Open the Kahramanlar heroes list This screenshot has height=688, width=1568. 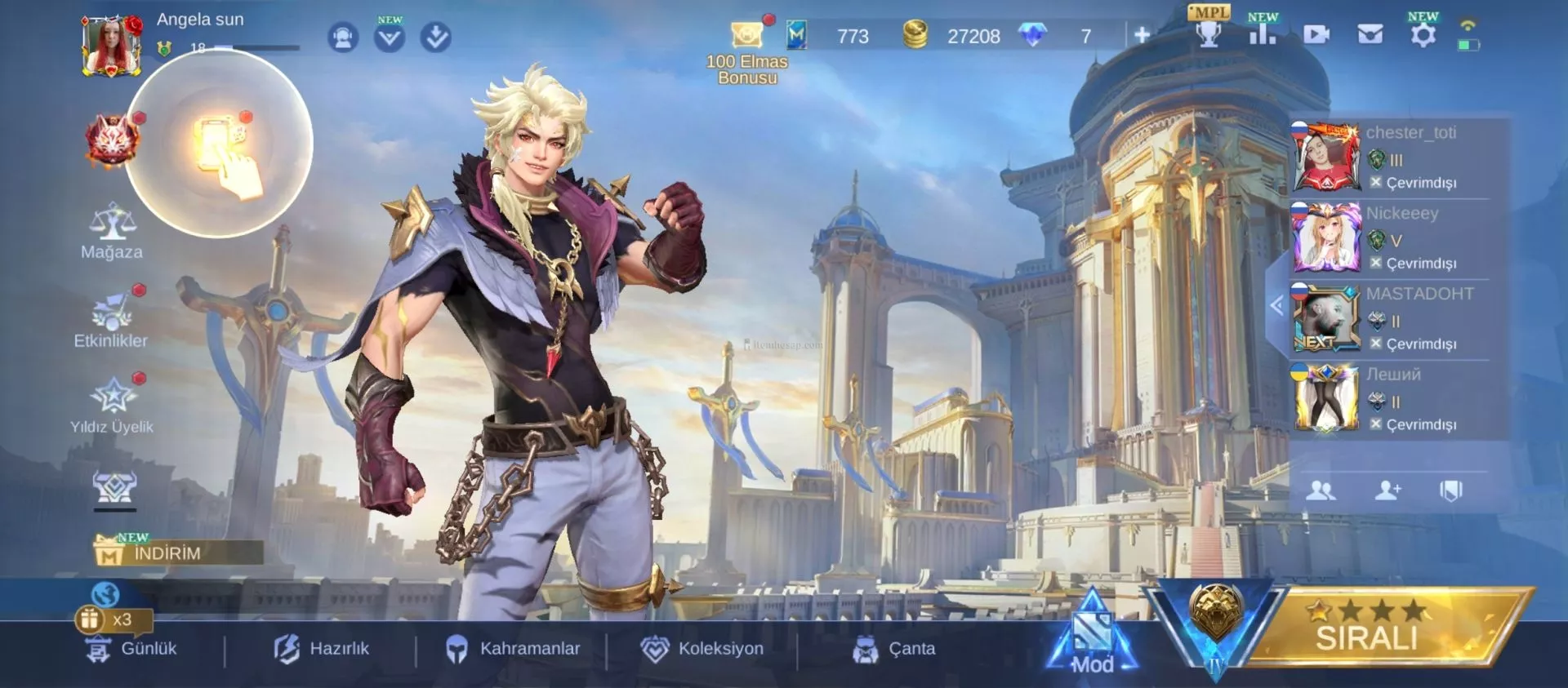[513, 649]
